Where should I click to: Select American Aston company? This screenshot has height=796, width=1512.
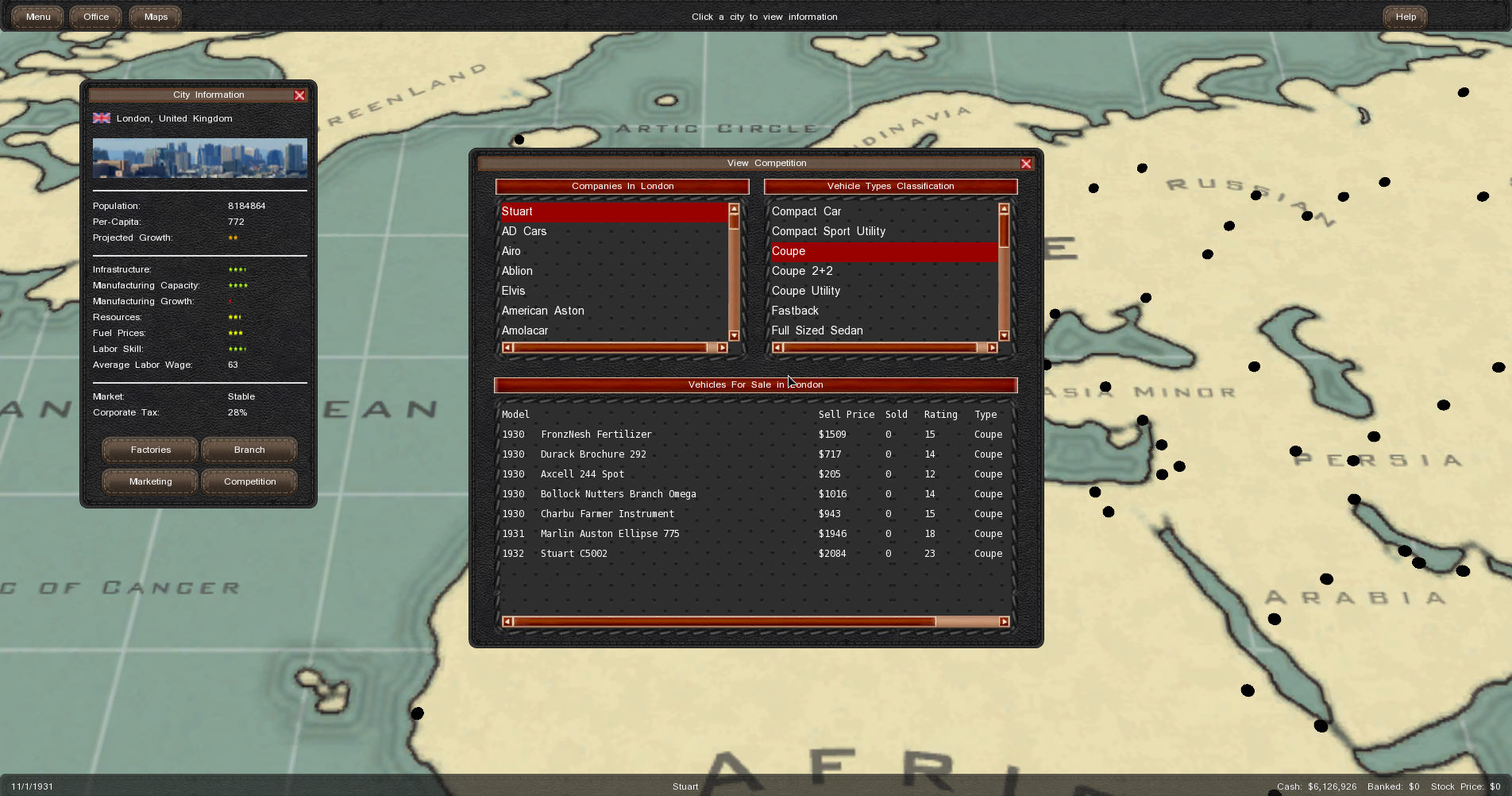click(x=542, y=311)
